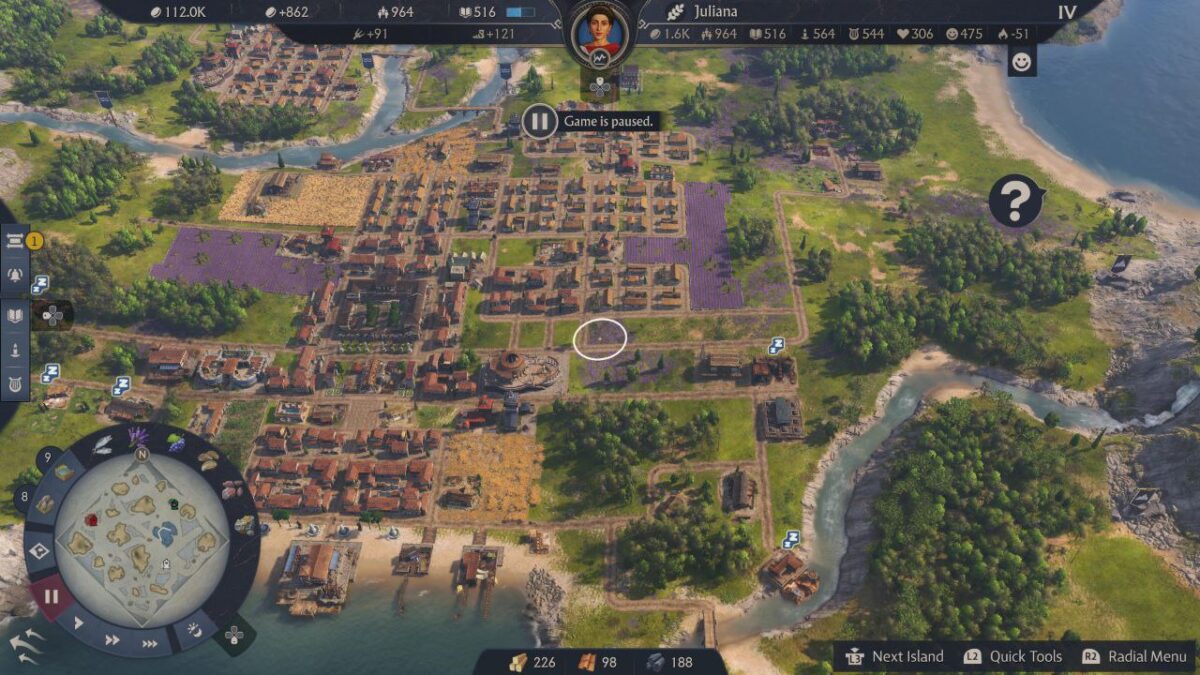Click the diamond map-marker button on minimap ring

tap(40, 550)
